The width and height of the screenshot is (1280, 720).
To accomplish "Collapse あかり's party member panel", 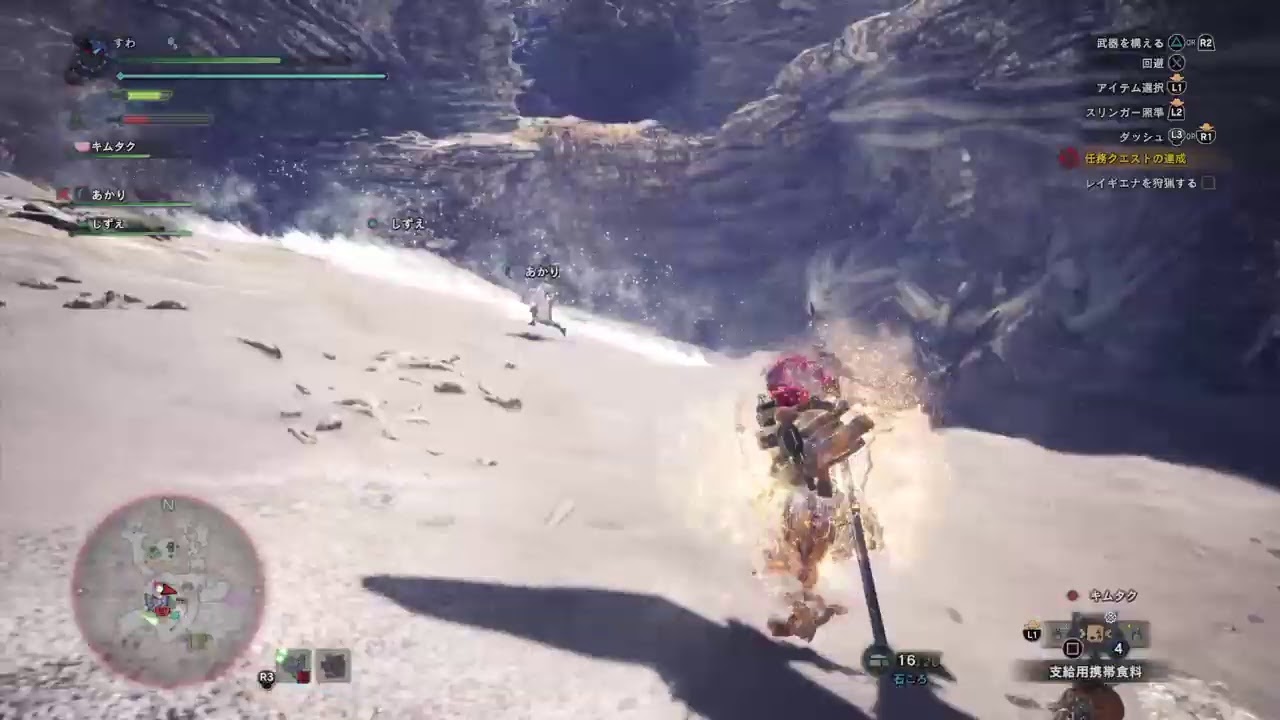I will [x=107, y=195].
